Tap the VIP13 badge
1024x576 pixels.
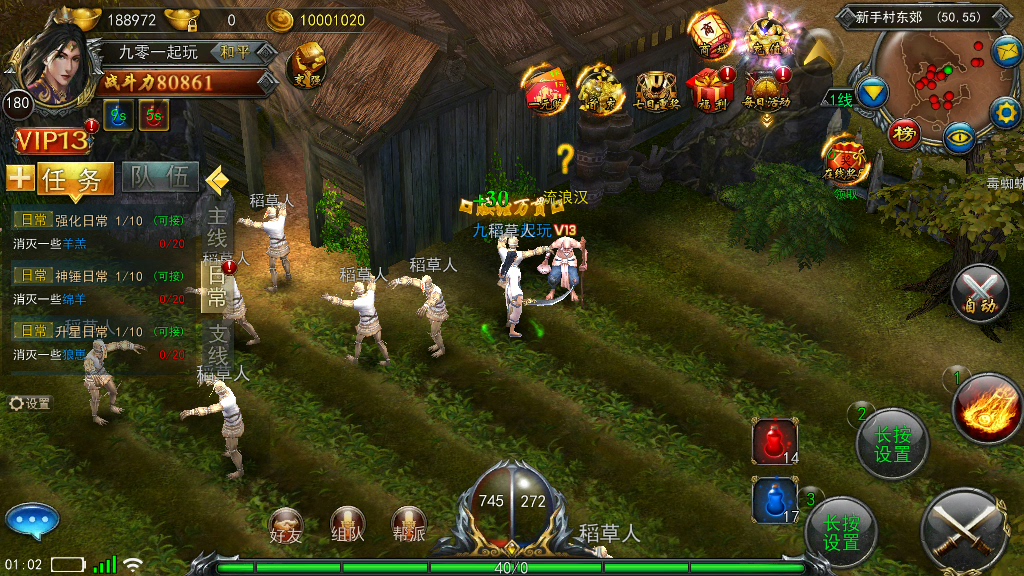(52, 141)
